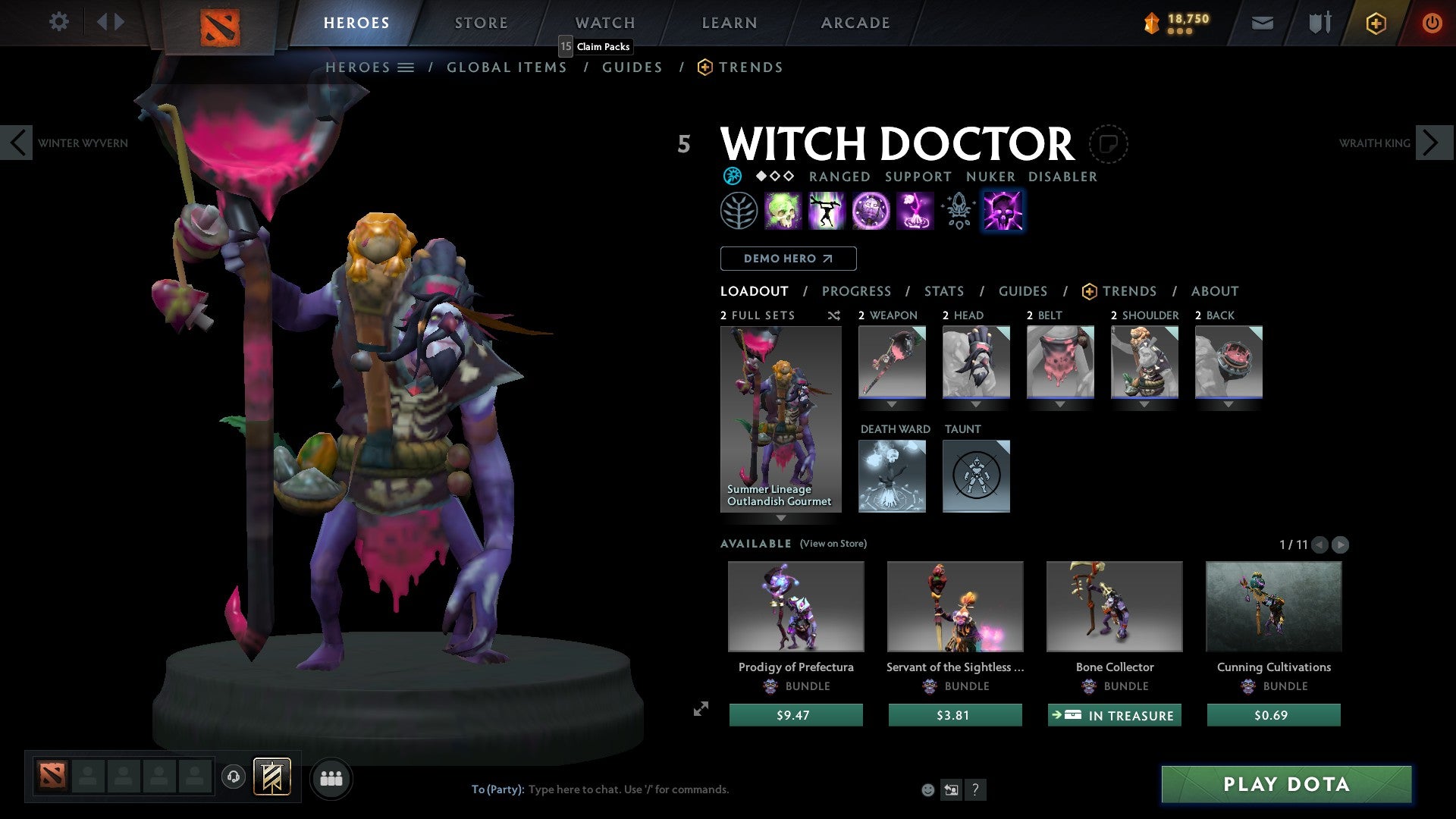
Task: Expand the WEAPON slot item dropdown arrow
Action: coord(891,404)
